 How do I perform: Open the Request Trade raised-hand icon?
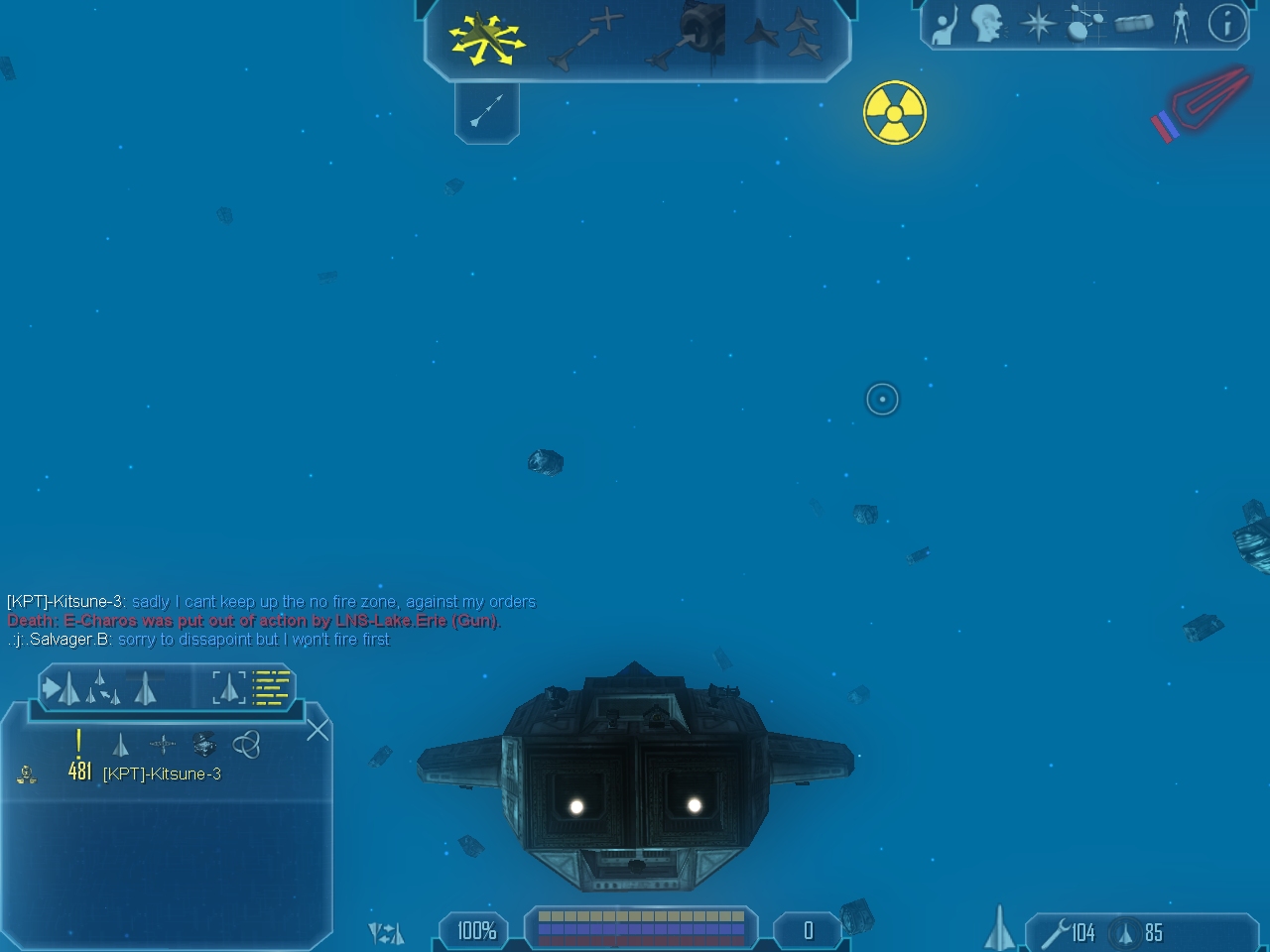pos(944,24)
